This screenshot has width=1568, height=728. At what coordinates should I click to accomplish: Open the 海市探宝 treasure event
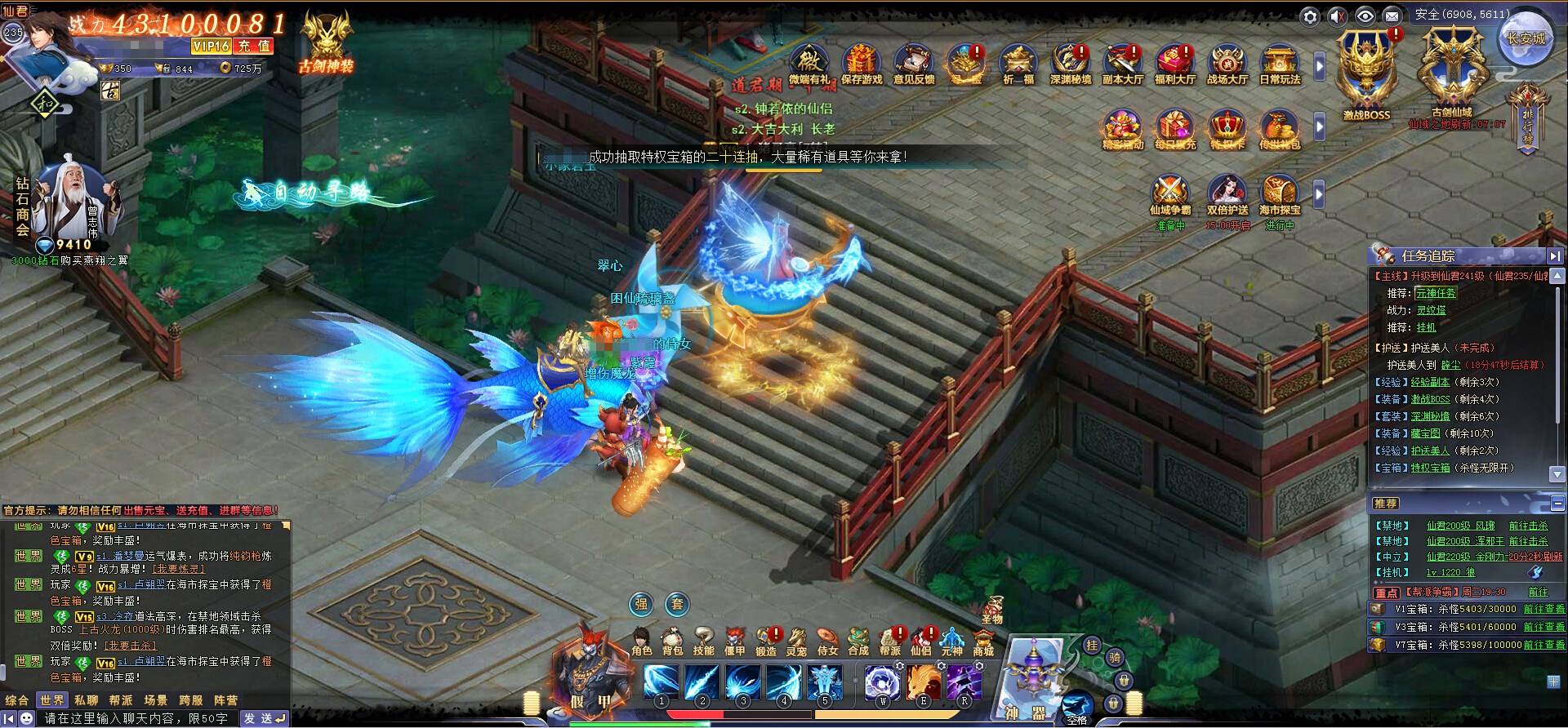click(1279, 198)
